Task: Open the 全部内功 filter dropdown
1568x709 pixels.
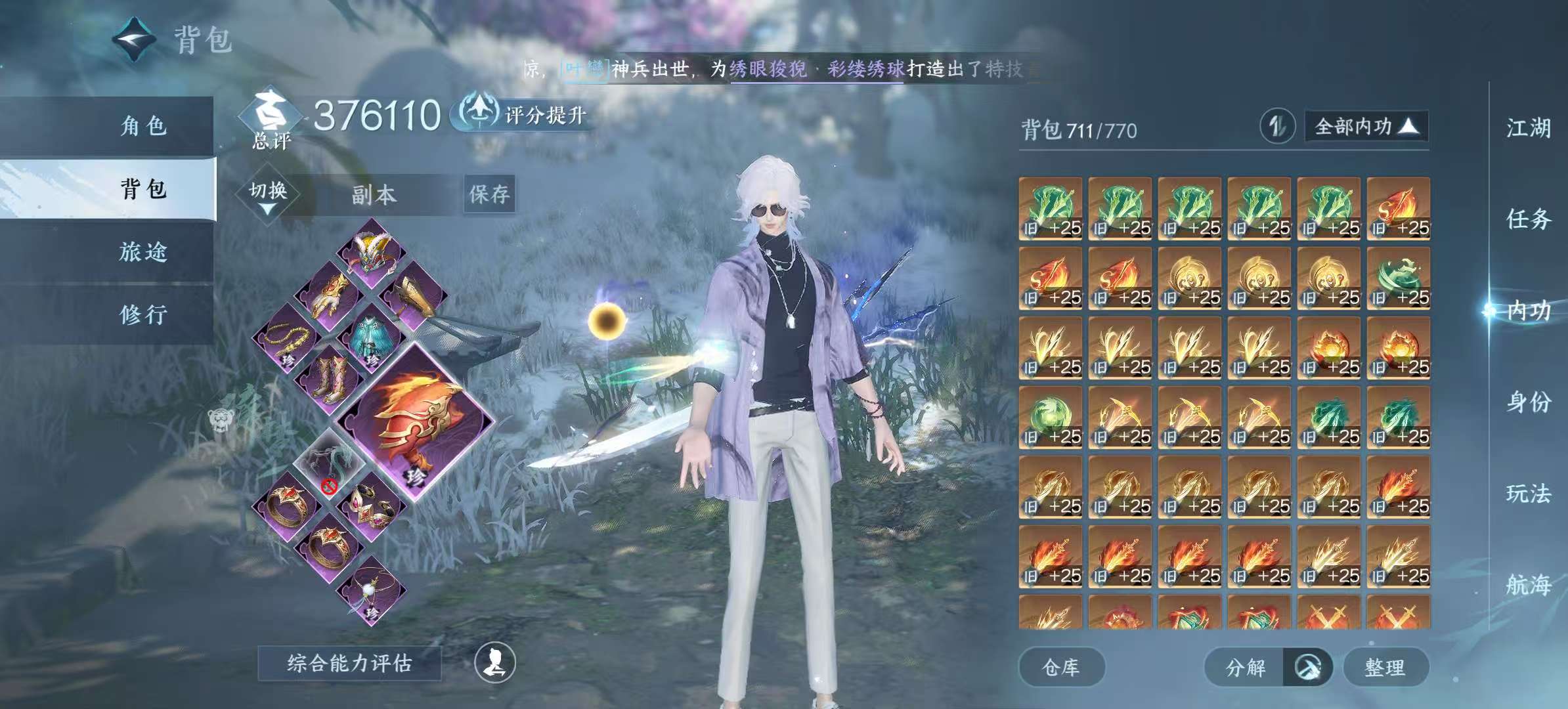Action: point(1366,126)
